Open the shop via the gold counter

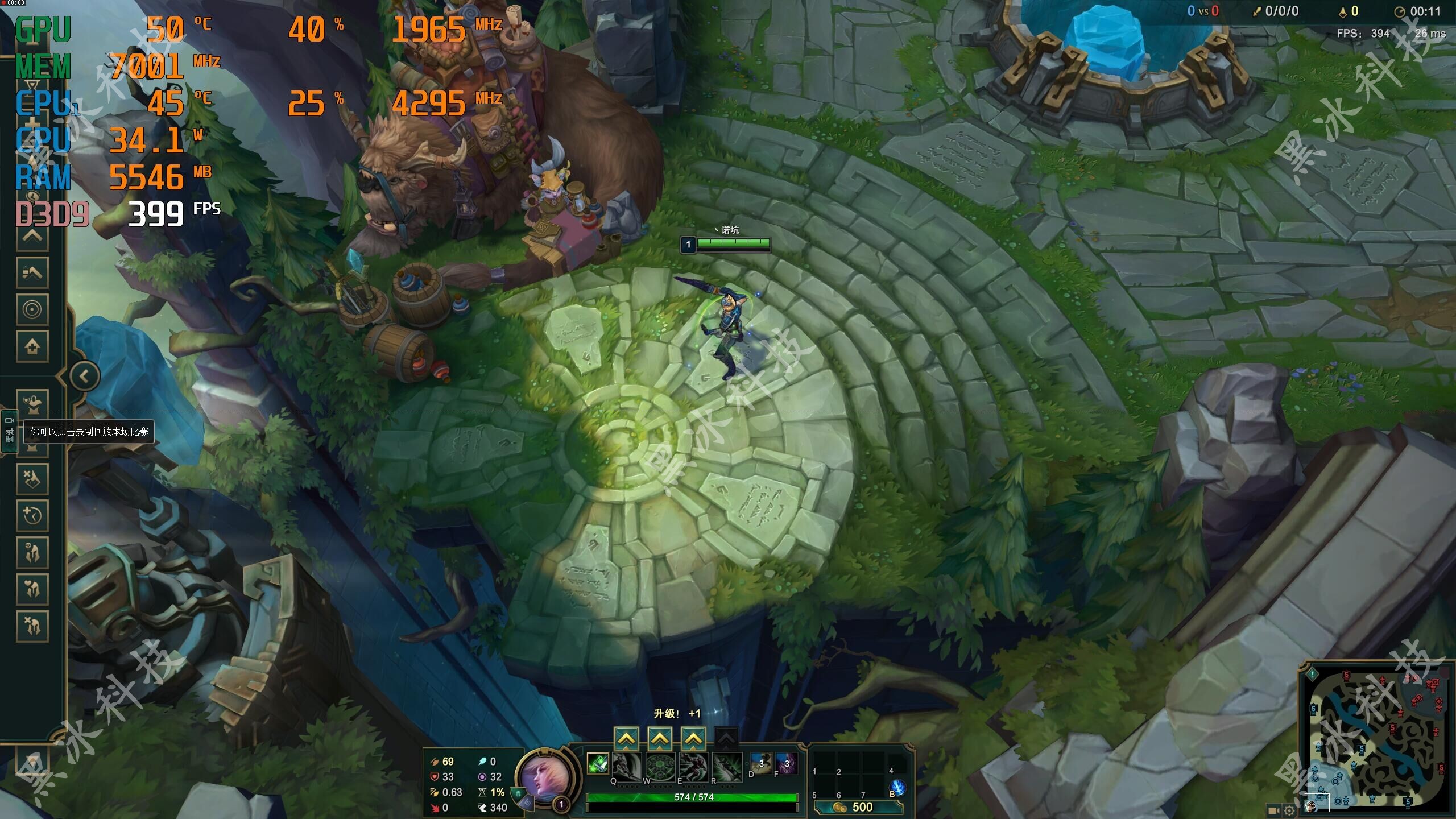(858, 807)
